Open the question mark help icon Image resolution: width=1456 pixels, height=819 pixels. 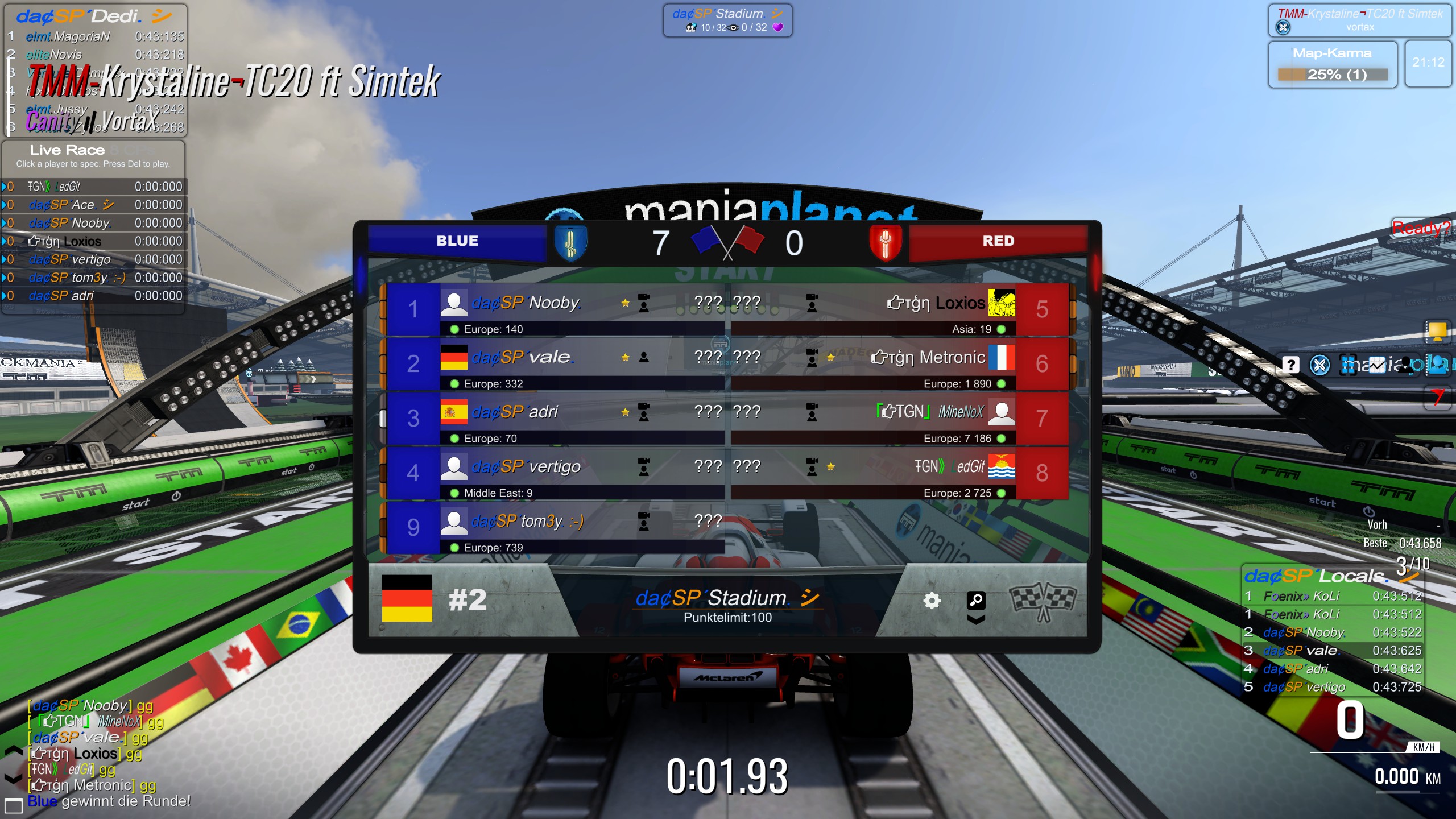pos(1290,365)
